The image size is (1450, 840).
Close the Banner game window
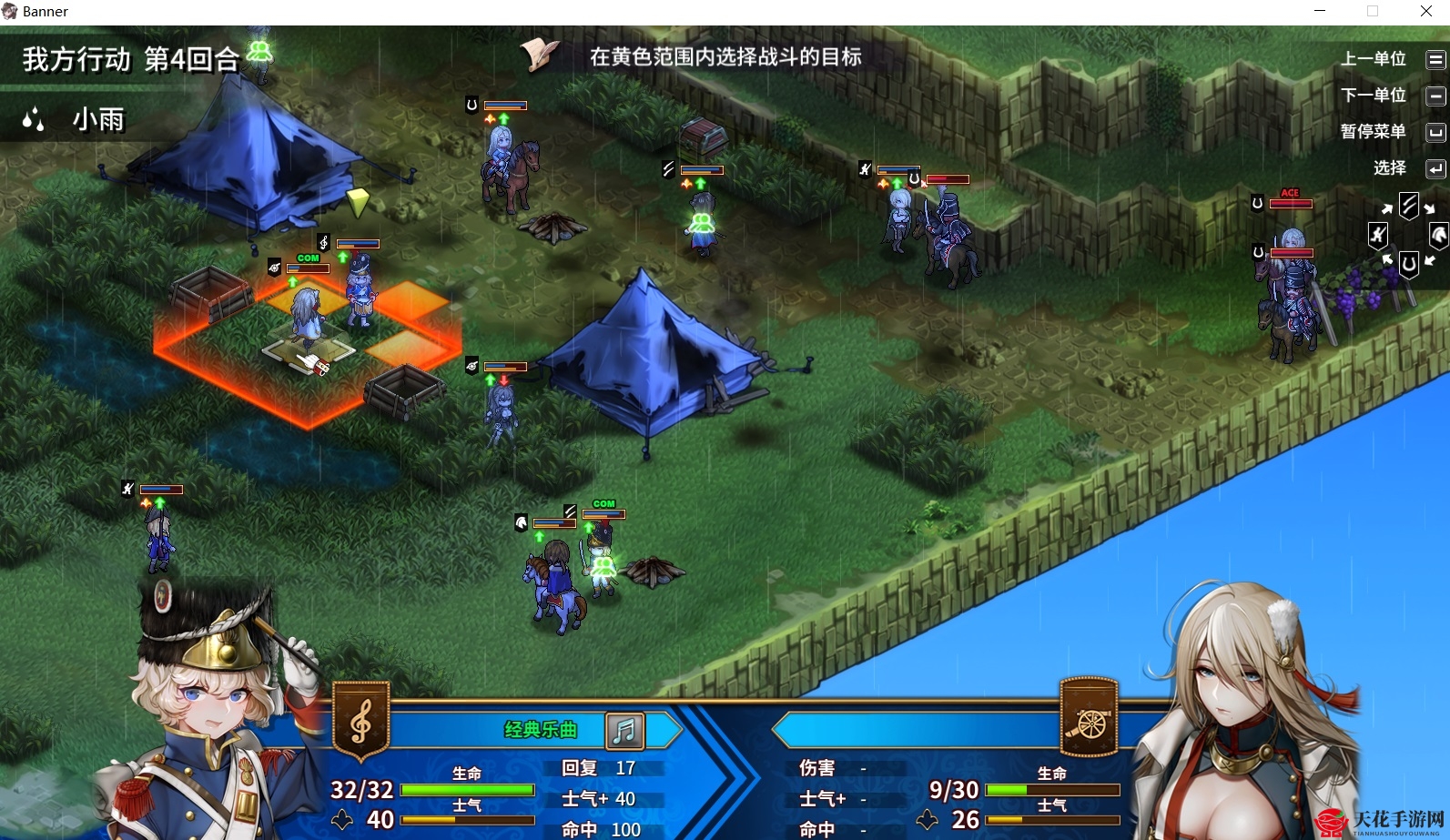pyautogui.click(x=1425, y=12)
